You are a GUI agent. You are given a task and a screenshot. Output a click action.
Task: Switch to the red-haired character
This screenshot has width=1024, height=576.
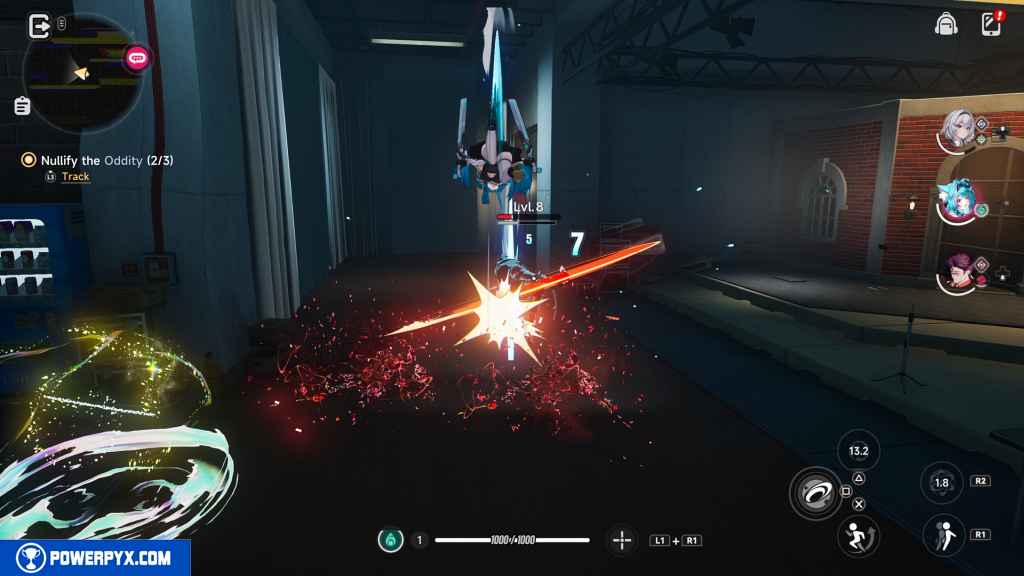tap(958, 272)
